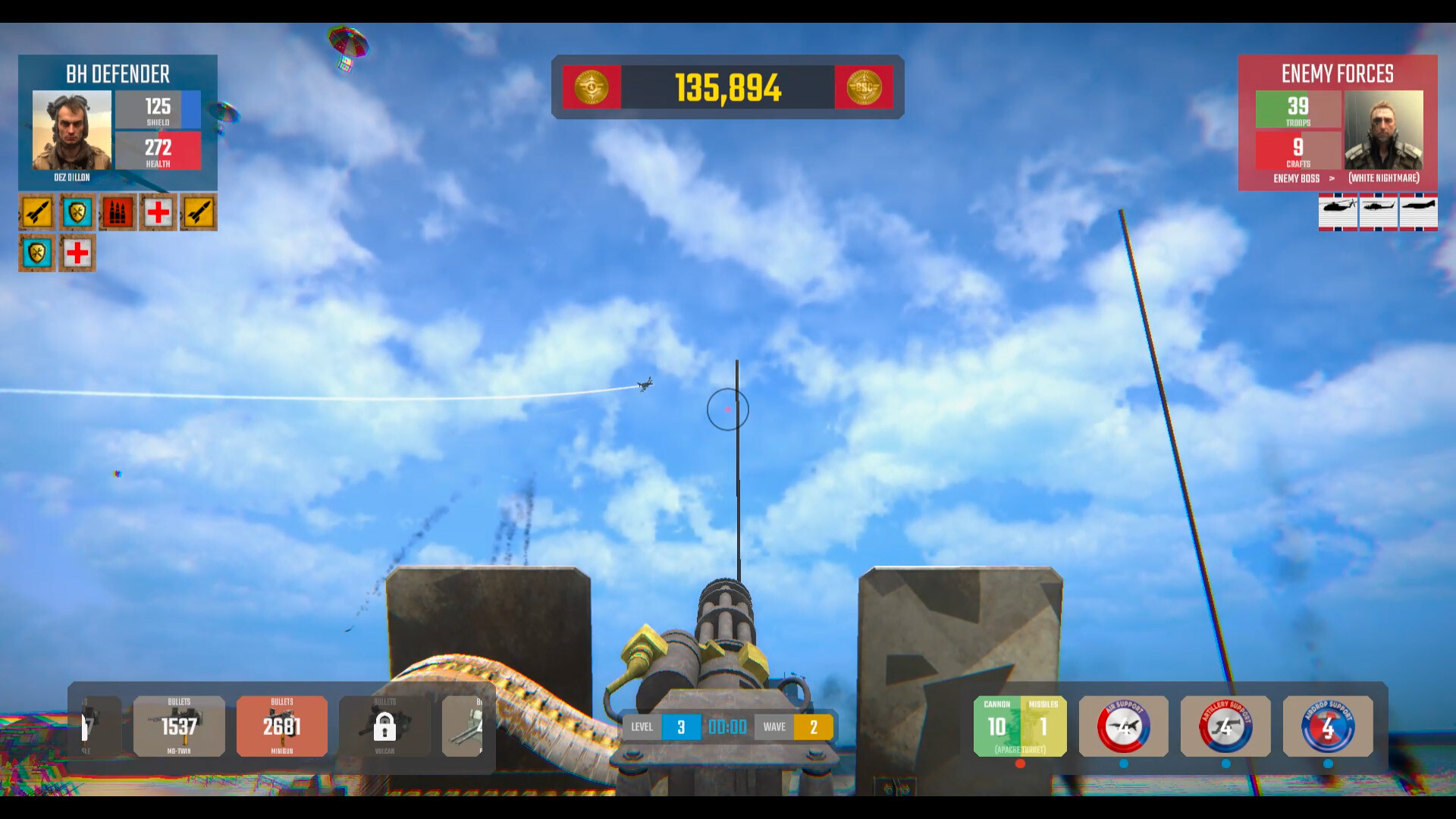Activate the Artillery Support icon

[x=1225, y=726]
